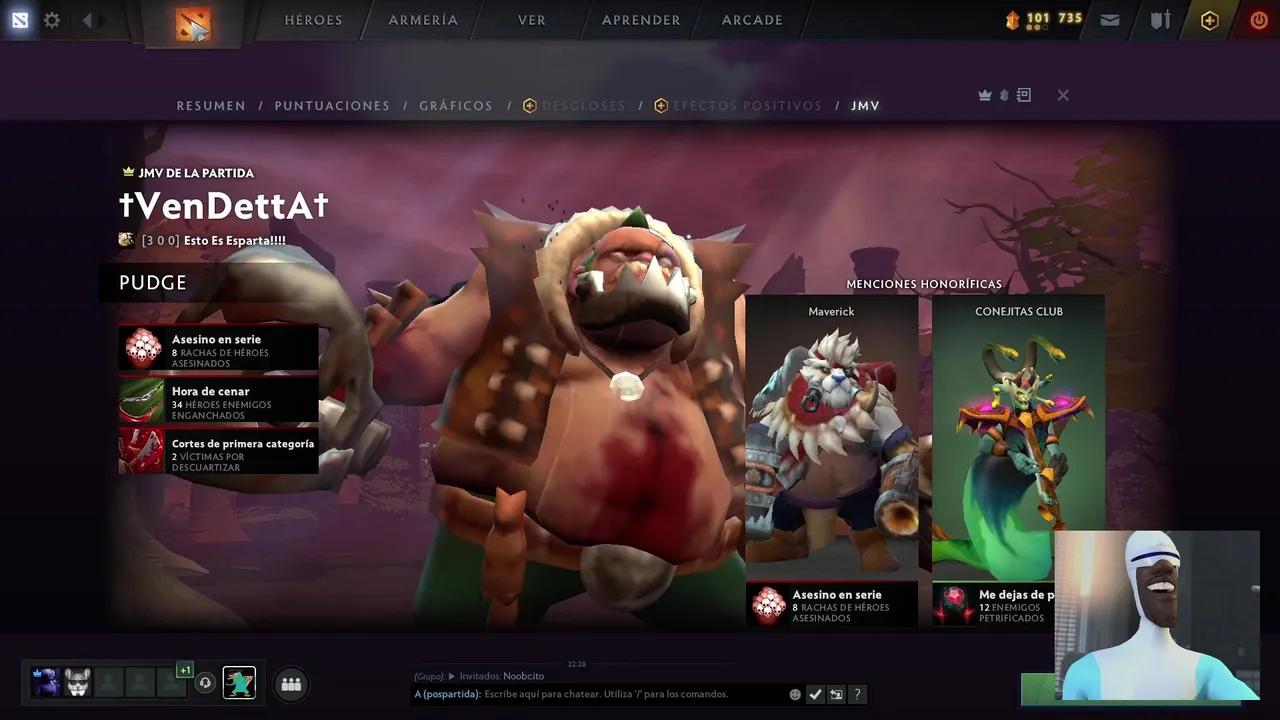
Task: Toggle the checkmark option beside the chat box
Action: [815, 694]
